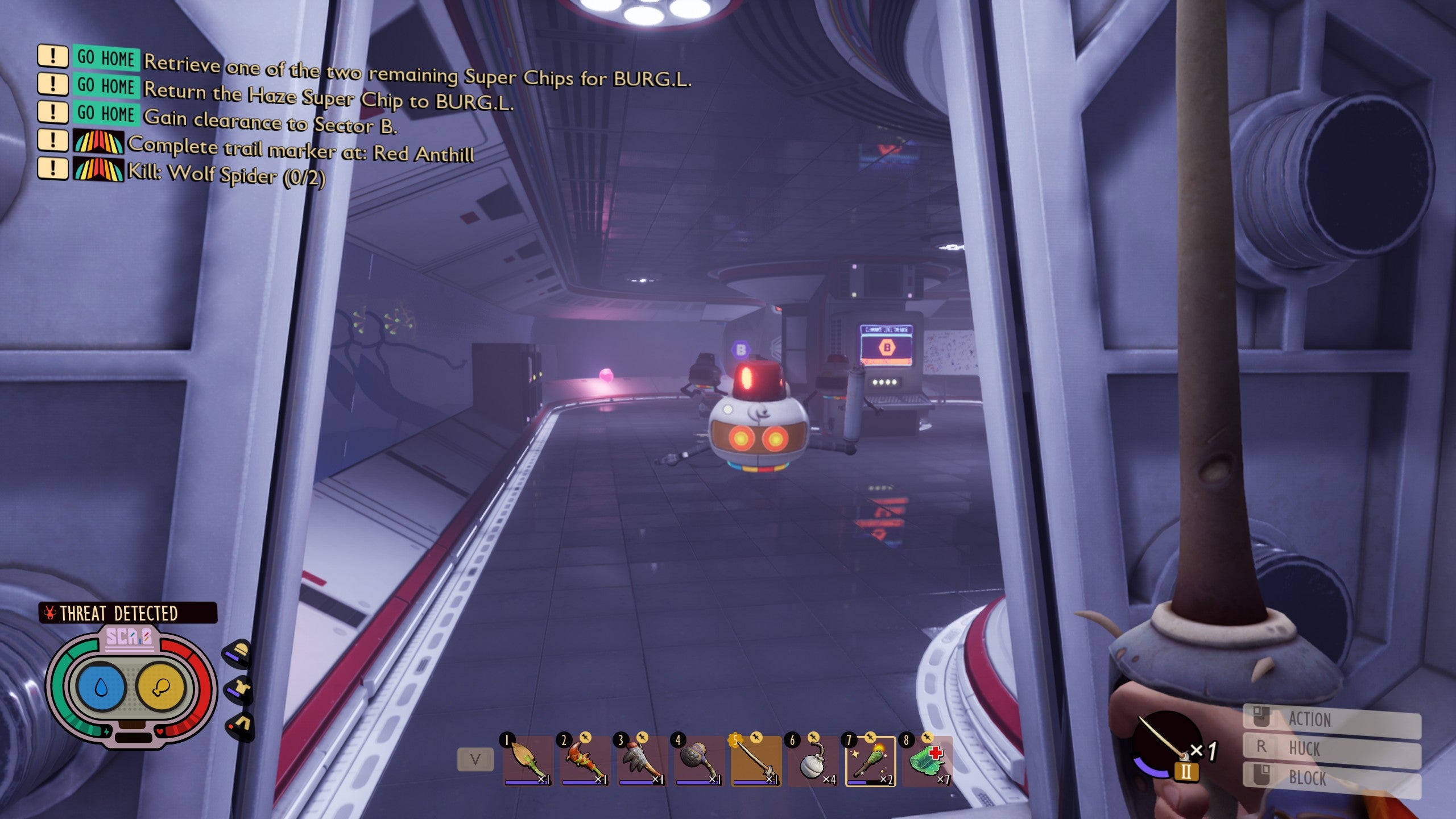Image resolution: width=1456 pixels, height=819 pixels.
Task: Select the Kill Wolf Spider objective
Action: pos(226,173)
